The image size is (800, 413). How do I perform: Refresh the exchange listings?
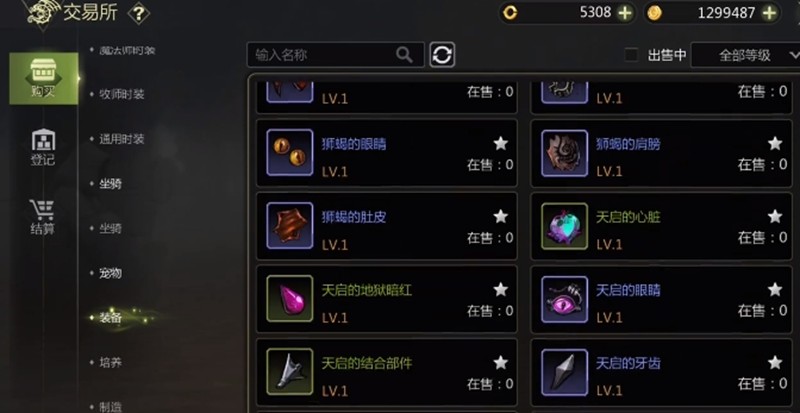pyautogui.click(x=442, y=55)
